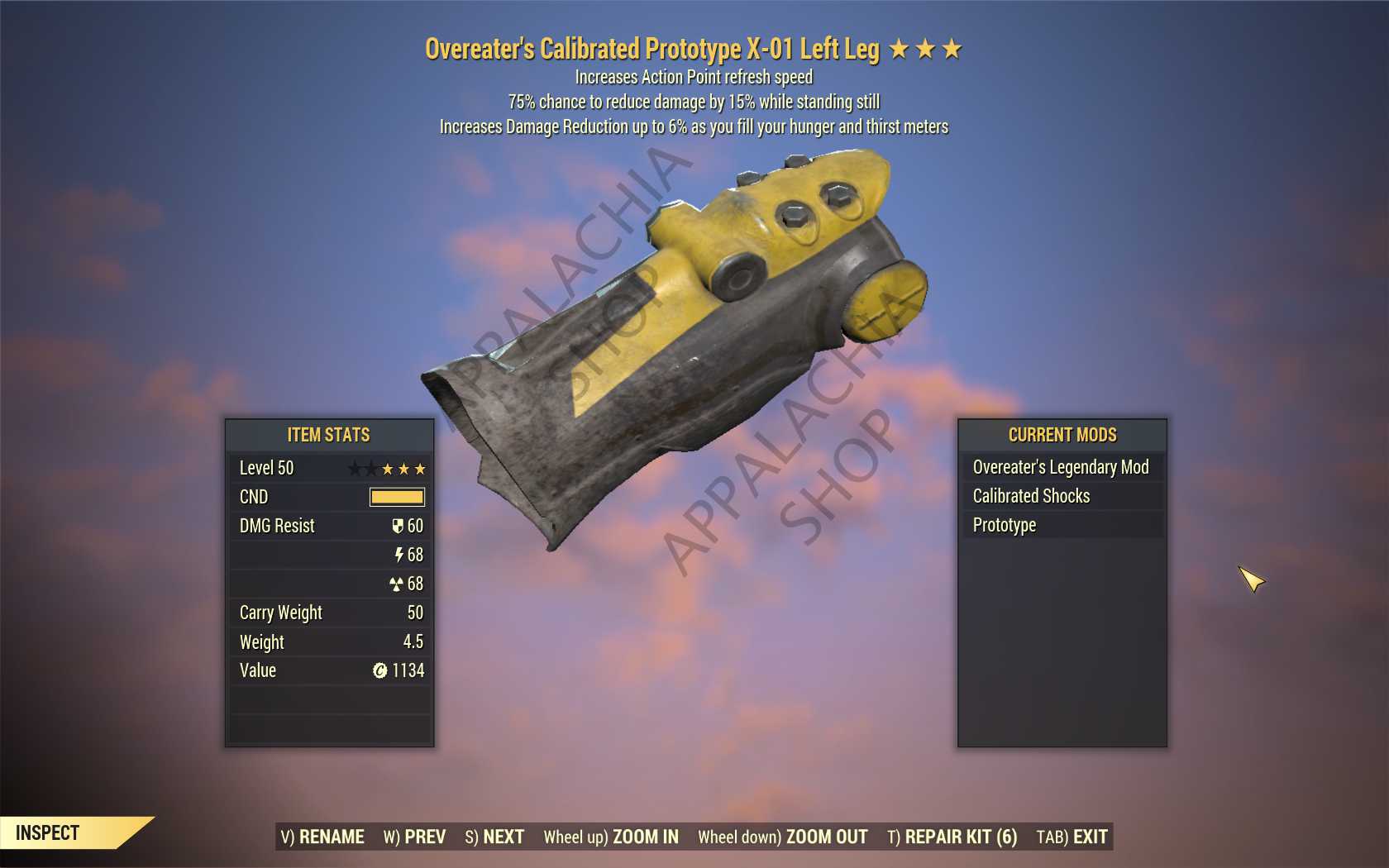
Task: Switch to the INSPECT tab
Action: (50, 833)
